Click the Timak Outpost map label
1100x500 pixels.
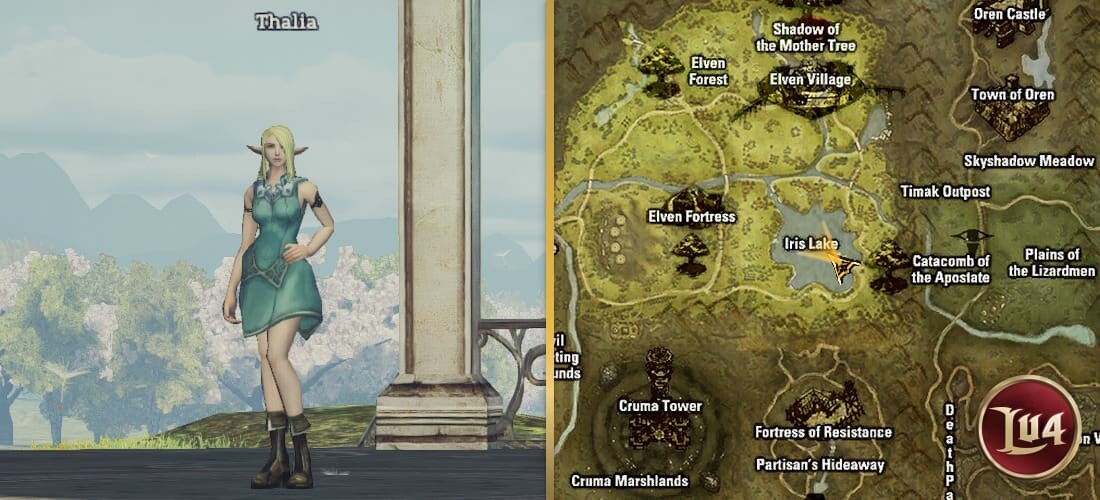coord(945,191)
